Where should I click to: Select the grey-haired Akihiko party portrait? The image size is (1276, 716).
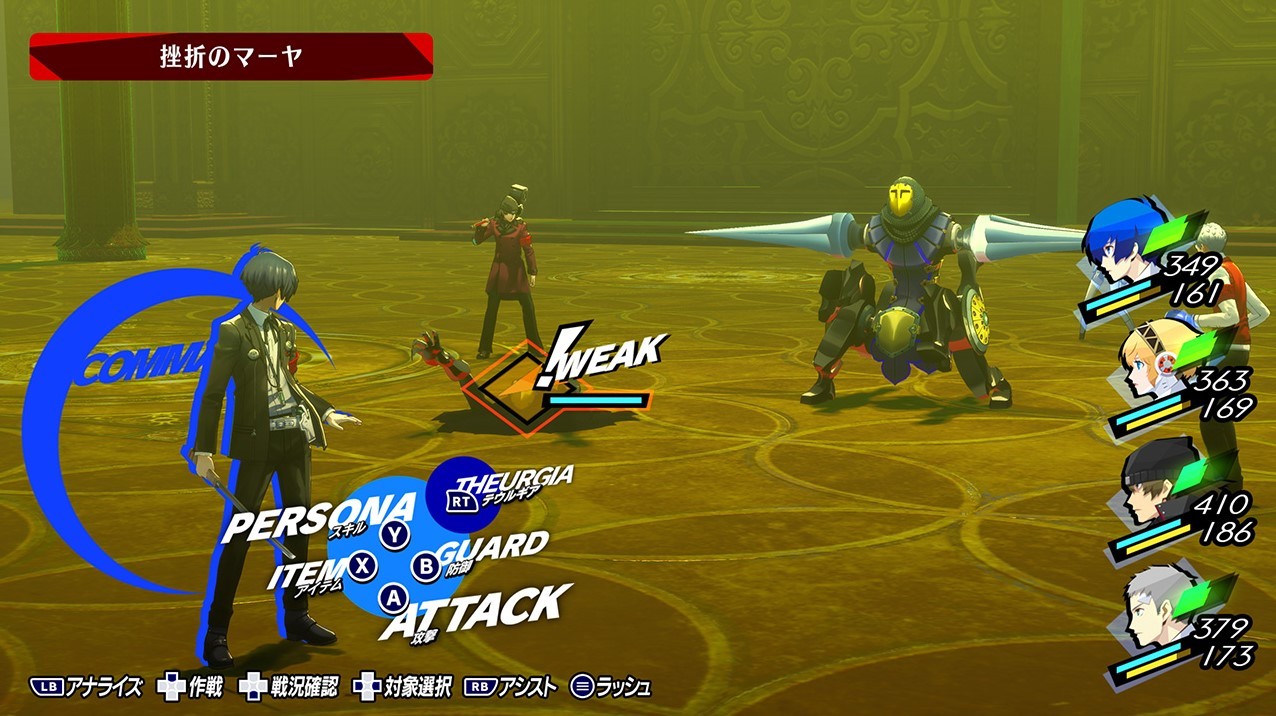click(1148, 610)
